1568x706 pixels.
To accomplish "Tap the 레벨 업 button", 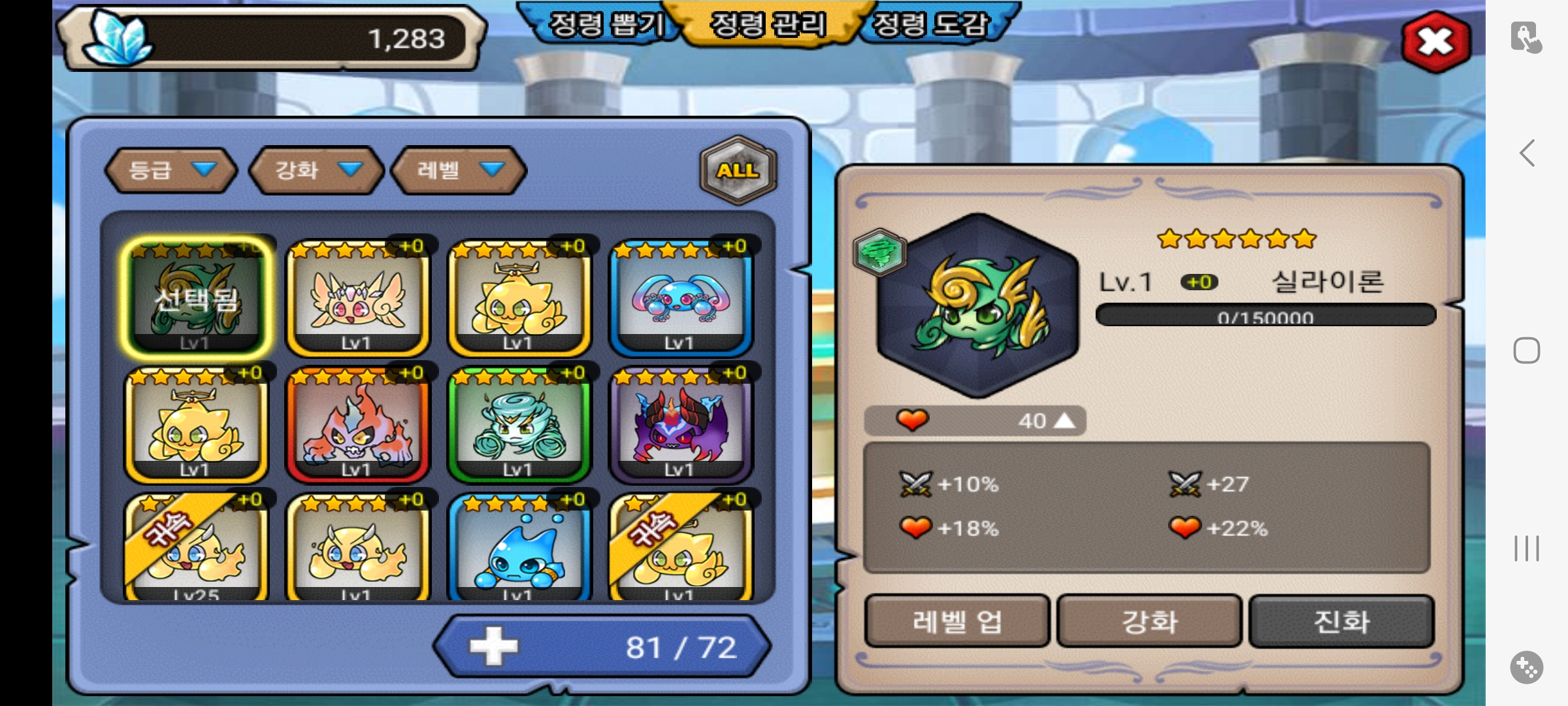I will pos(956,621).
